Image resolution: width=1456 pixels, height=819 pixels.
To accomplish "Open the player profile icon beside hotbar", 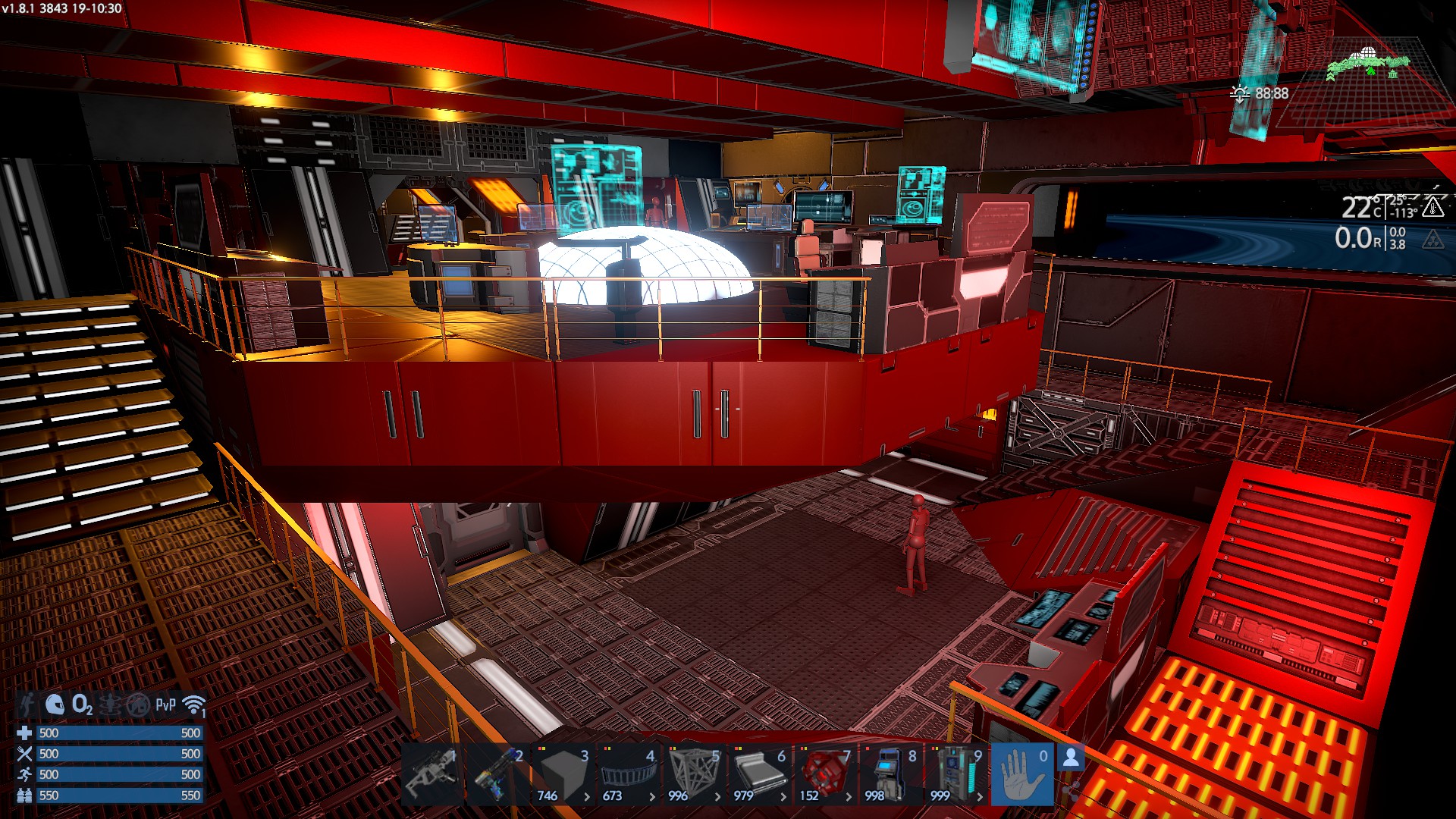I will click(x=1071, y=758).
